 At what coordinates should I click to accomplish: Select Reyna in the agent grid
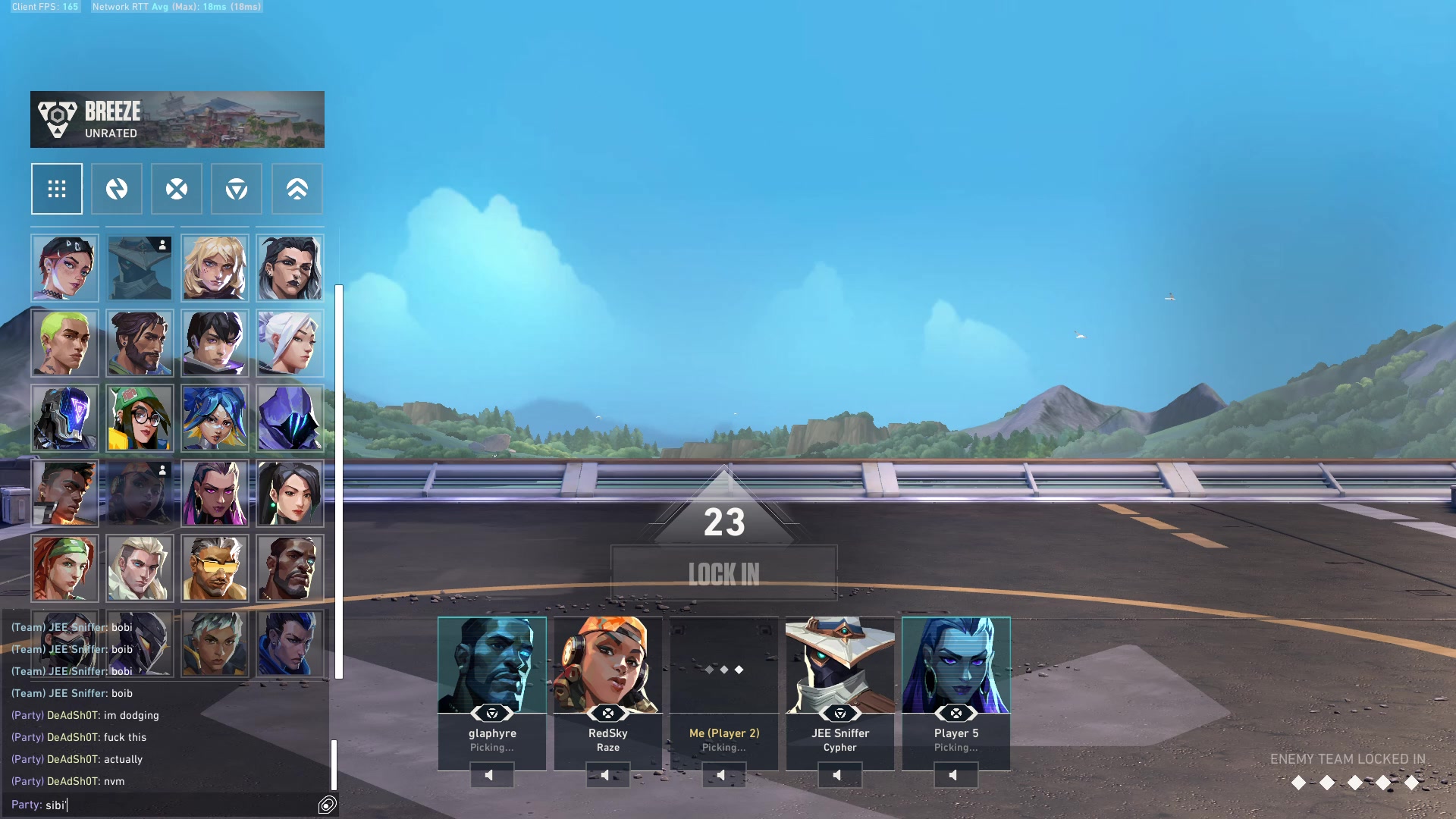(x=215, y=494)
